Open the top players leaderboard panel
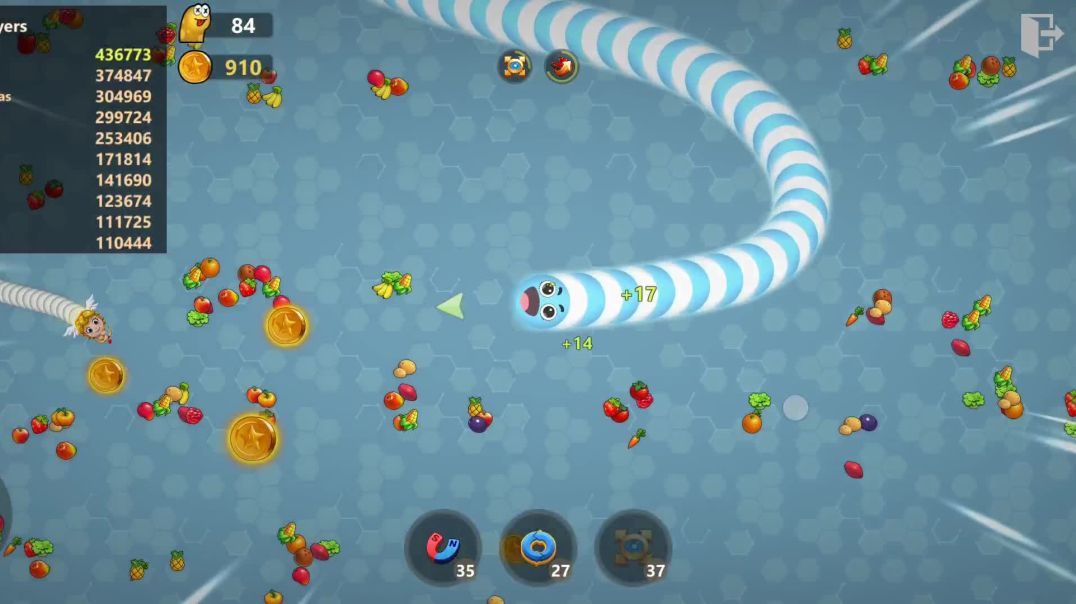The height and width of the screenshot is (604, 1076). (82, 130)
